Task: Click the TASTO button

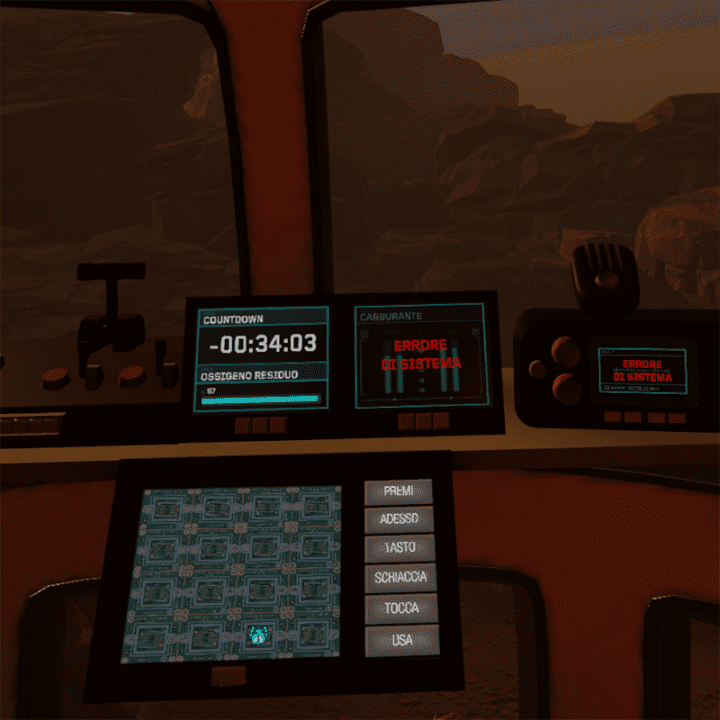Action: pyautogui.click(x=399, y=548)
